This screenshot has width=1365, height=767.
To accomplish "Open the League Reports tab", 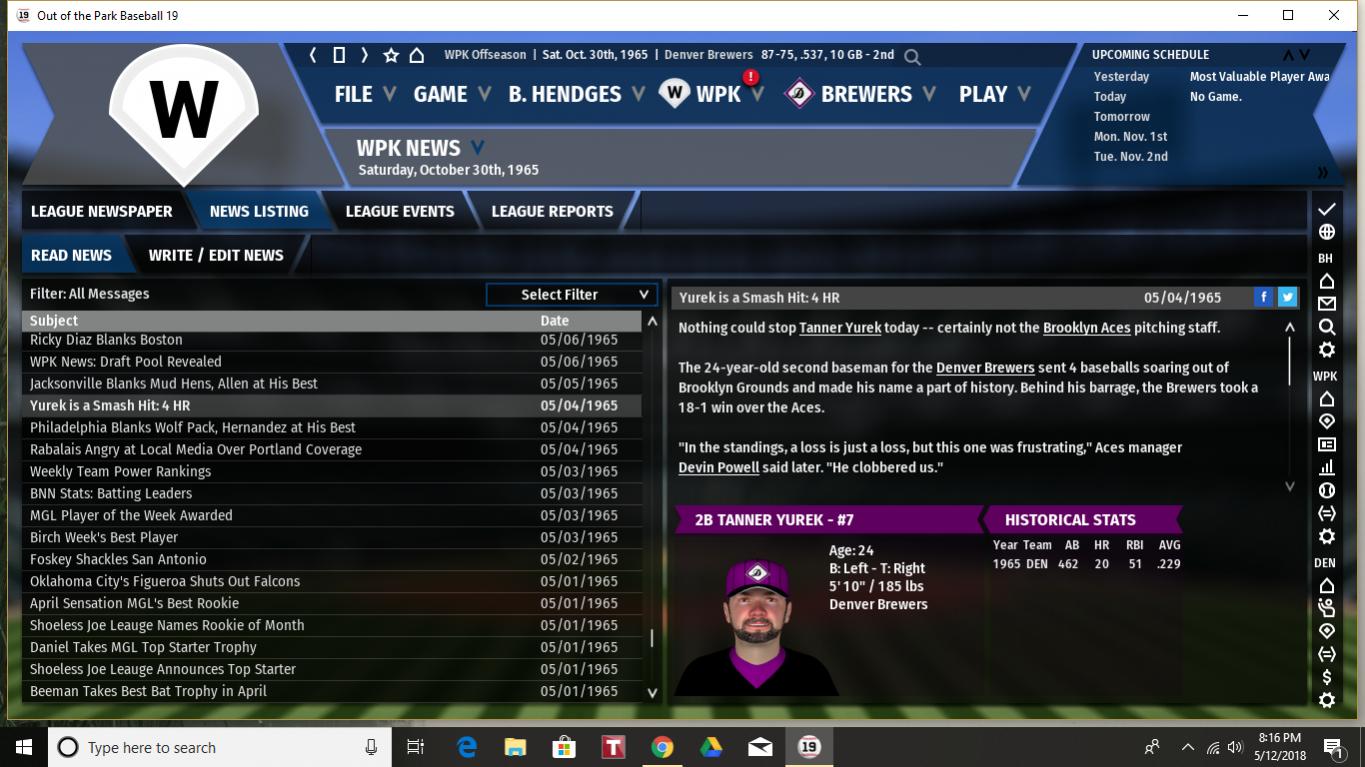I will point(552,211).
